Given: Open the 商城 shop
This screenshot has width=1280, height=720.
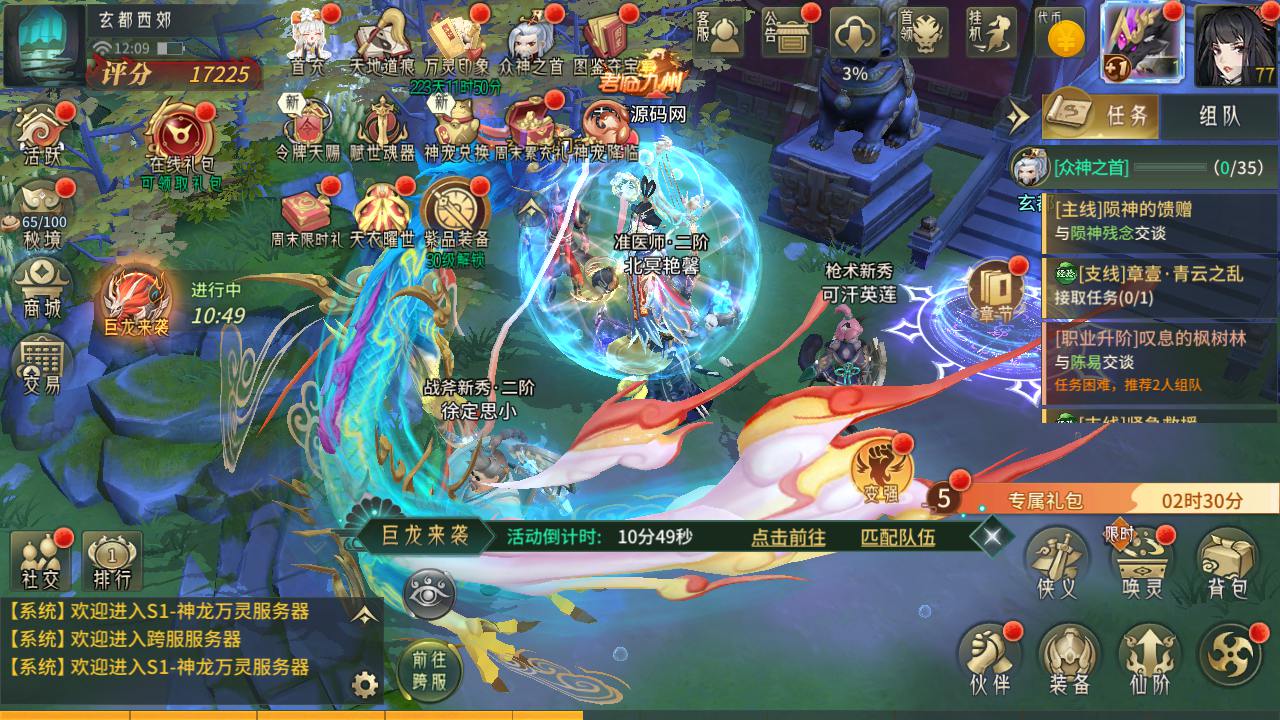Looking at the screenshot, I should point(44,289).
